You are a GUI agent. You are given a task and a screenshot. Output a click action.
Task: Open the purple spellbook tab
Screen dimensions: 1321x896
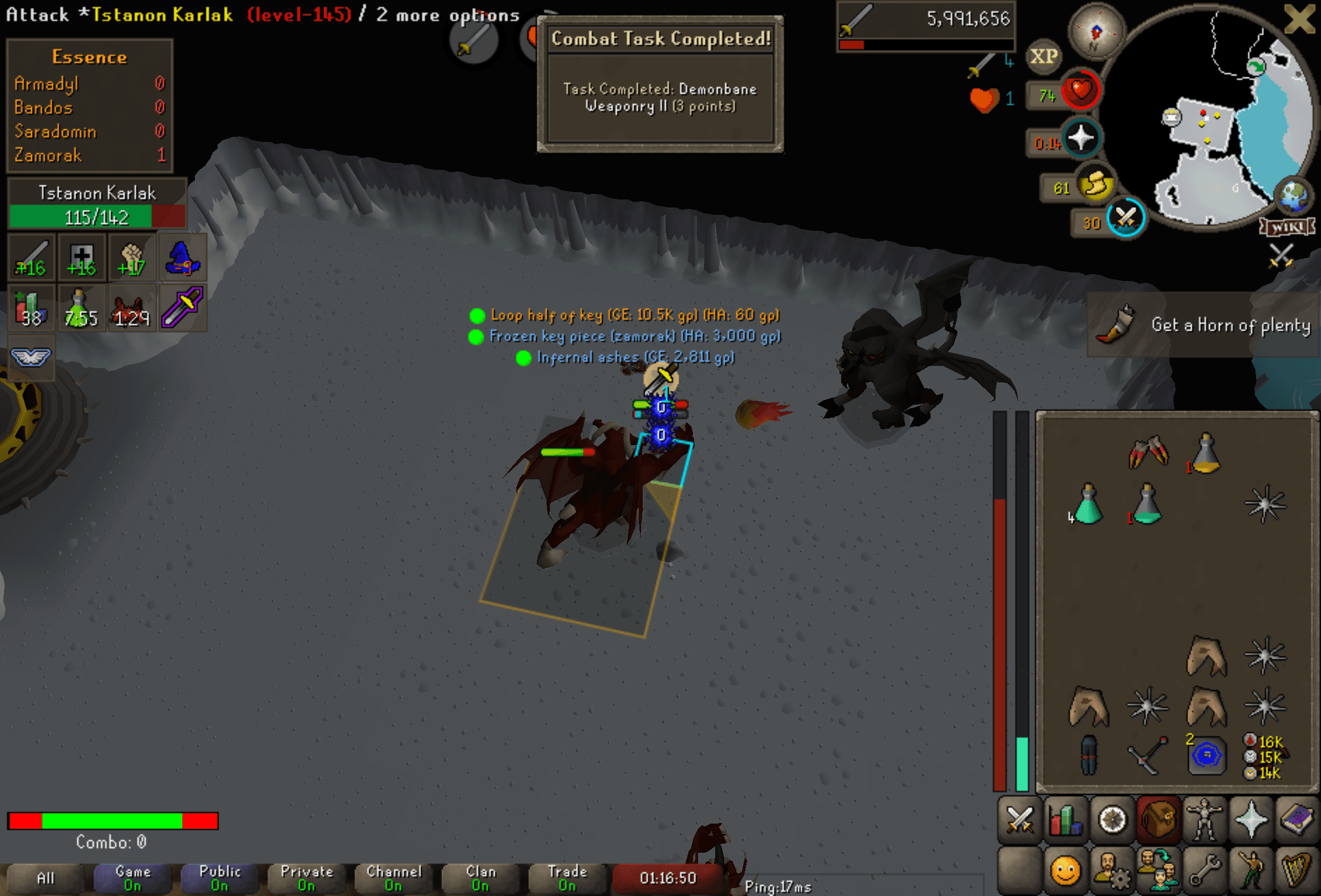[x=1296, y=821]
